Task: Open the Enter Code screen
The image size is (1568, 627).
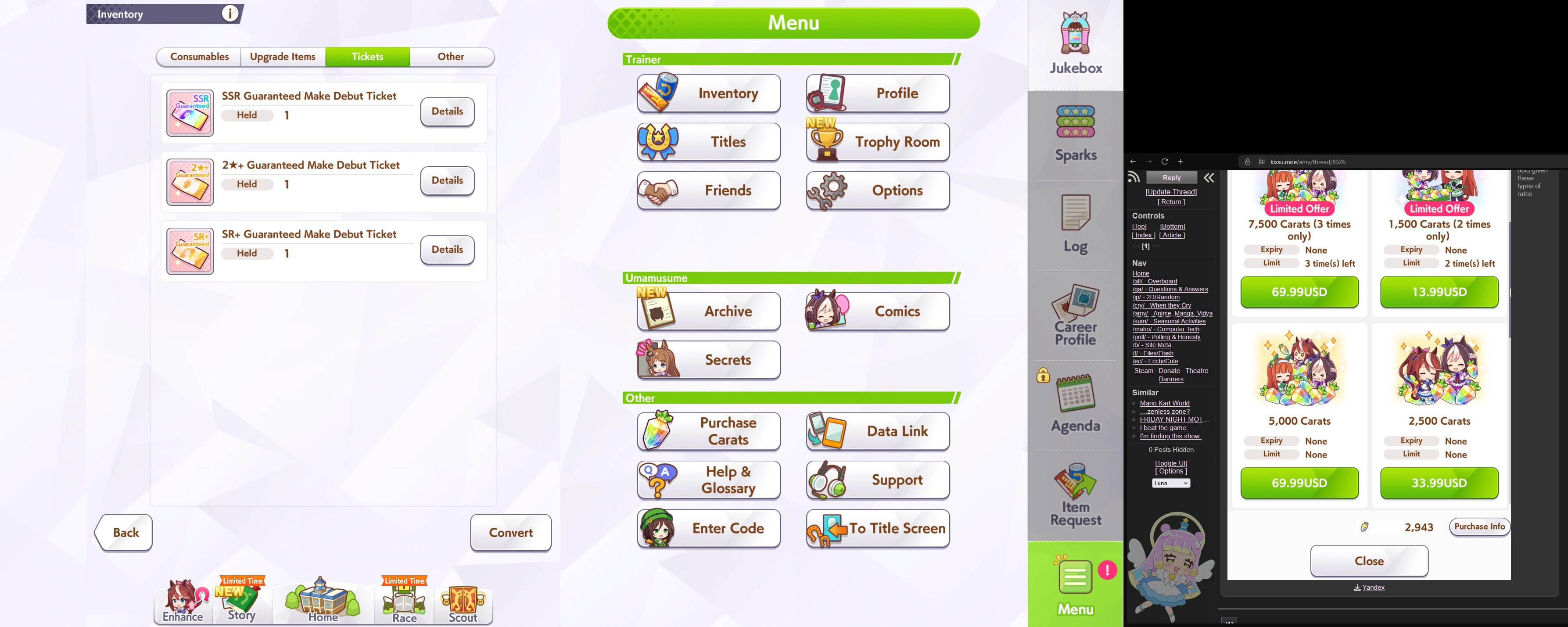Action: pos(709,528)
